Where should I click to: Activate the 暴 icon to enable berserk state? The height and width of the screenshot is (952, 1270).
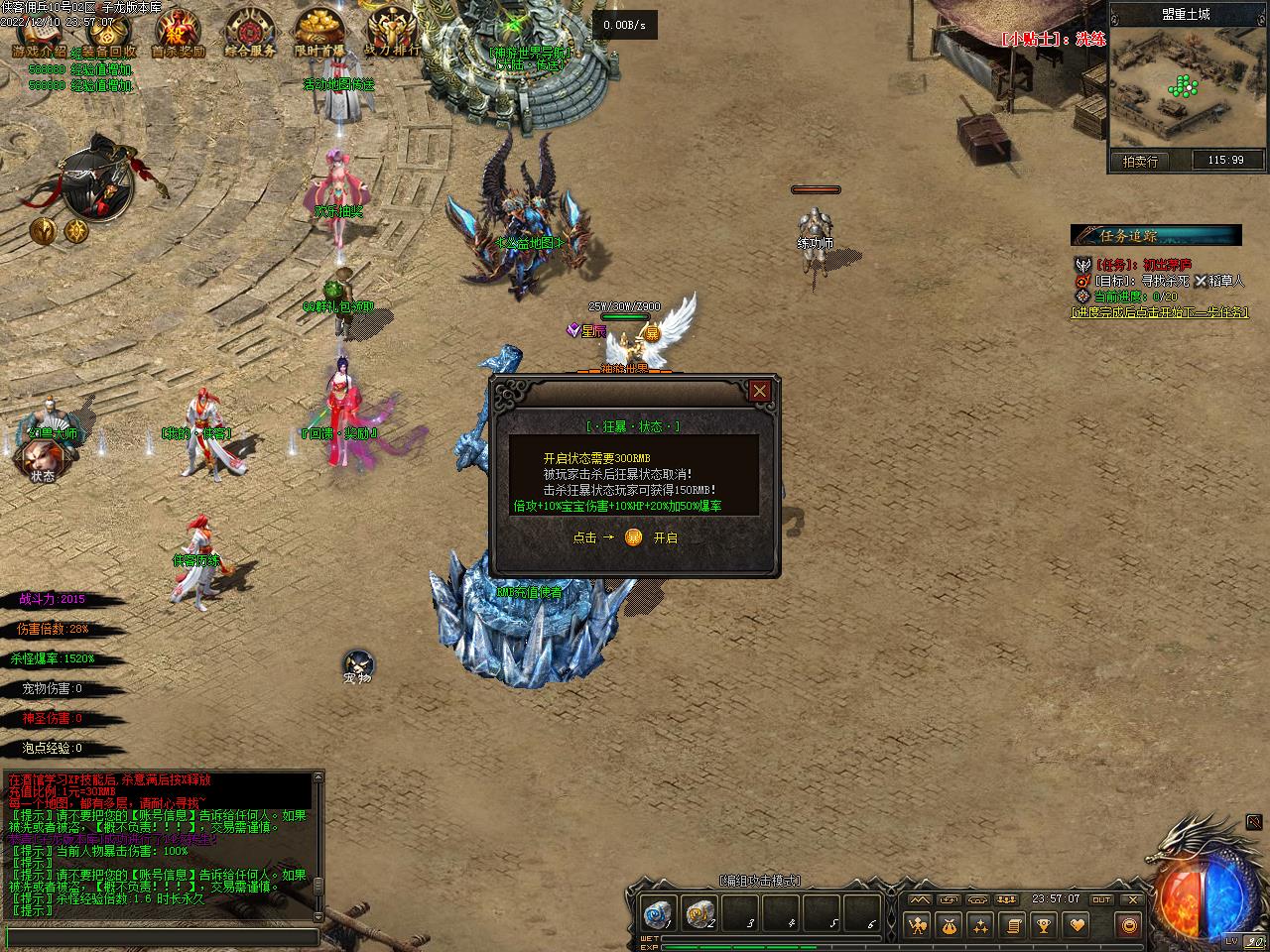634,537
